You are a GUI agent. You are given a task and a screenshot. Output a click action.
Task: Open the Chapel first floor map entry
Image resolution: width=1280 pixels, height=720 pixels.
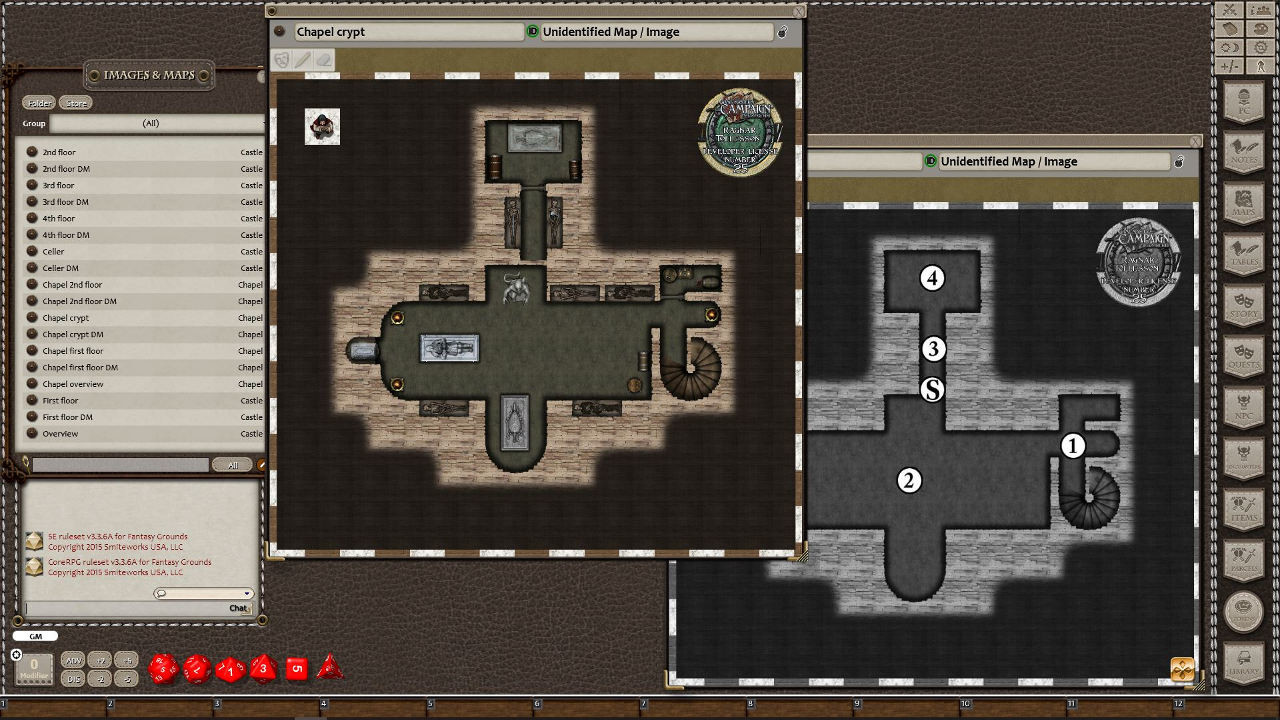pyautogui.click(x=75, y=350)
